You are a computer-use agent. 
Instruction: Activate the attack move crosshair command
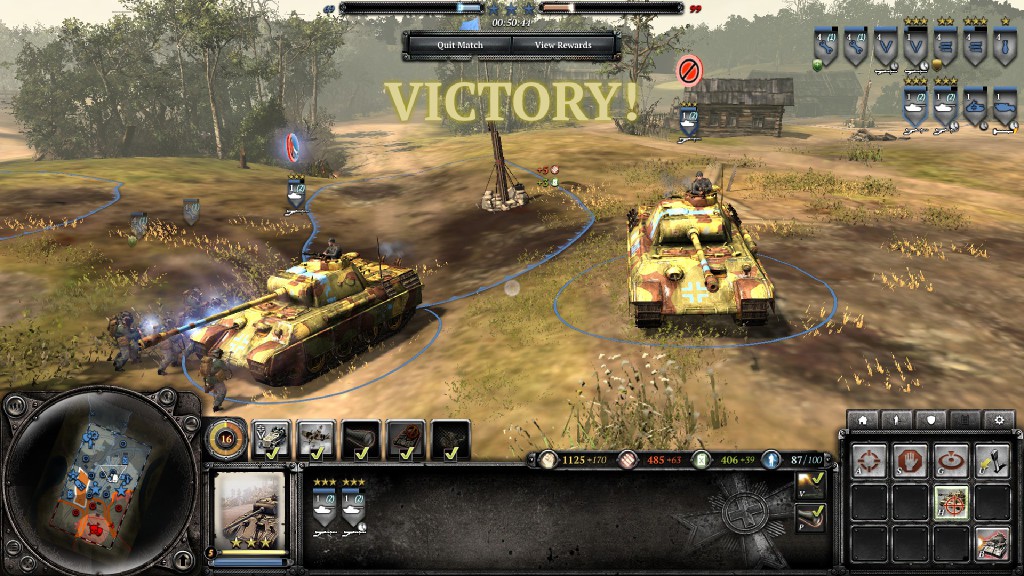(x=867, y=459)
